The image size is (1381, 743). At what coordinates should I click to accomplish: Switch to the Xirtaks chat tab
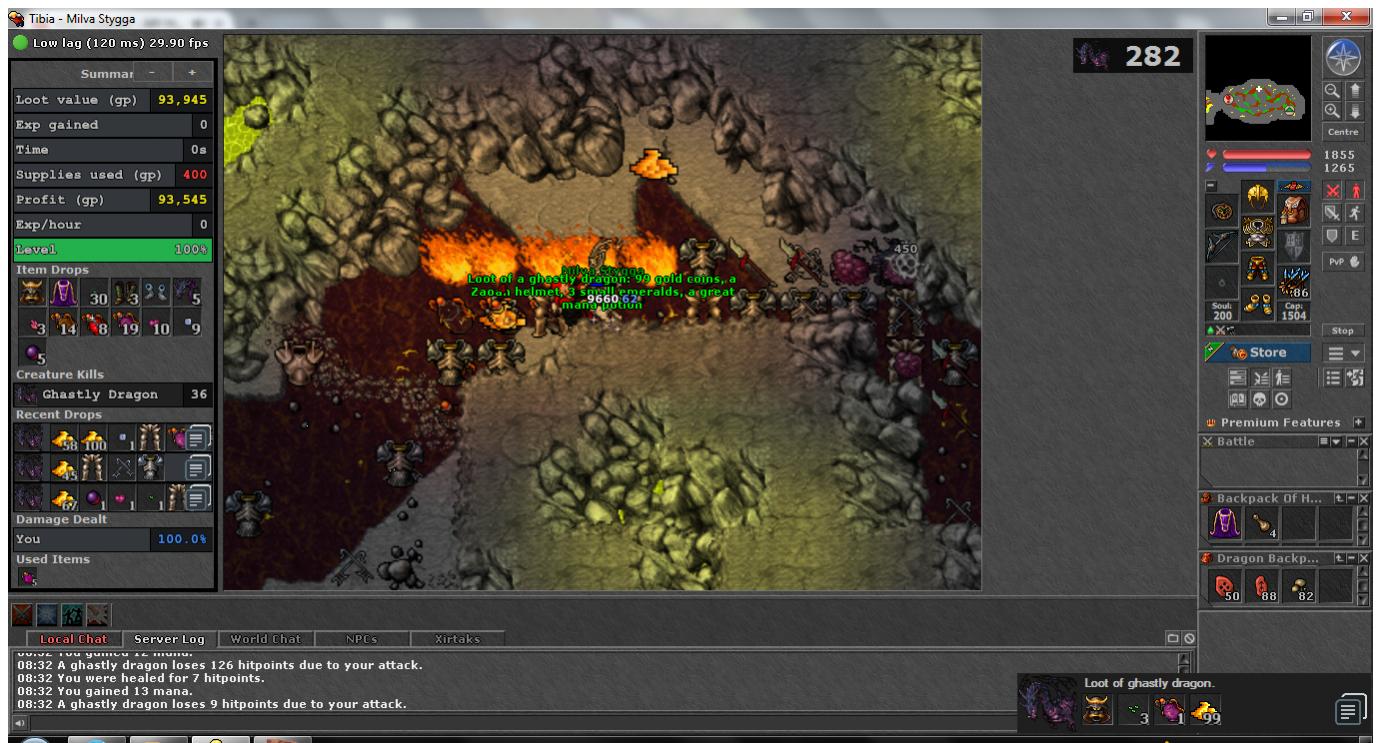click(x=456, y=638)
